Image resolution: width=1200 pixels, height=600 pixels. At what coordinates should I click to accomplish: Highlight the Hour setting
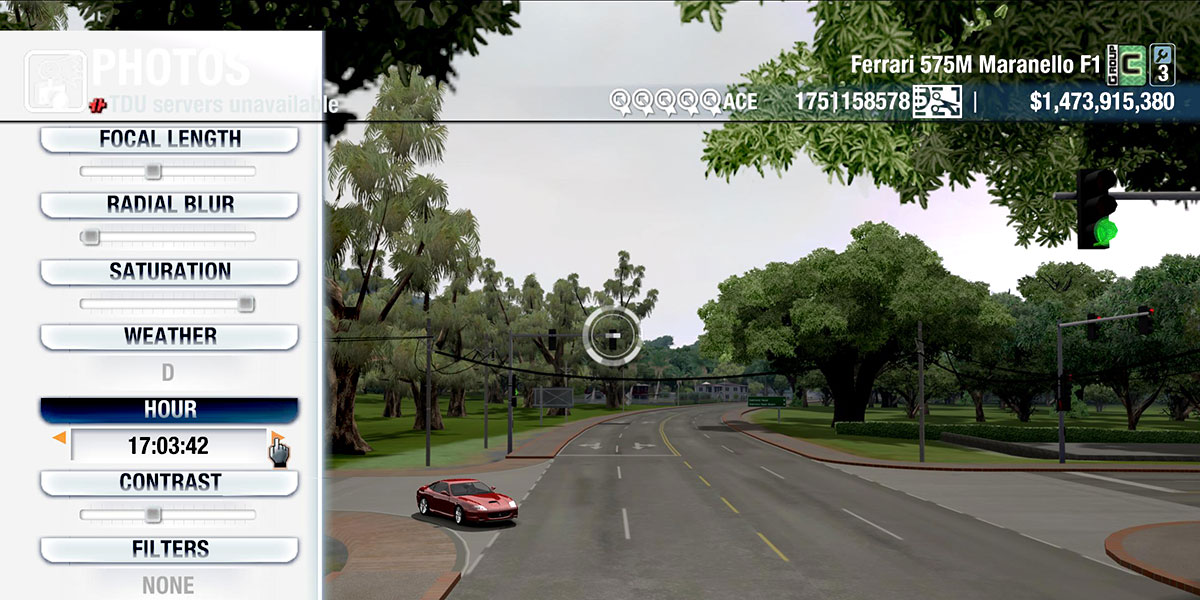tap(169, 410)
